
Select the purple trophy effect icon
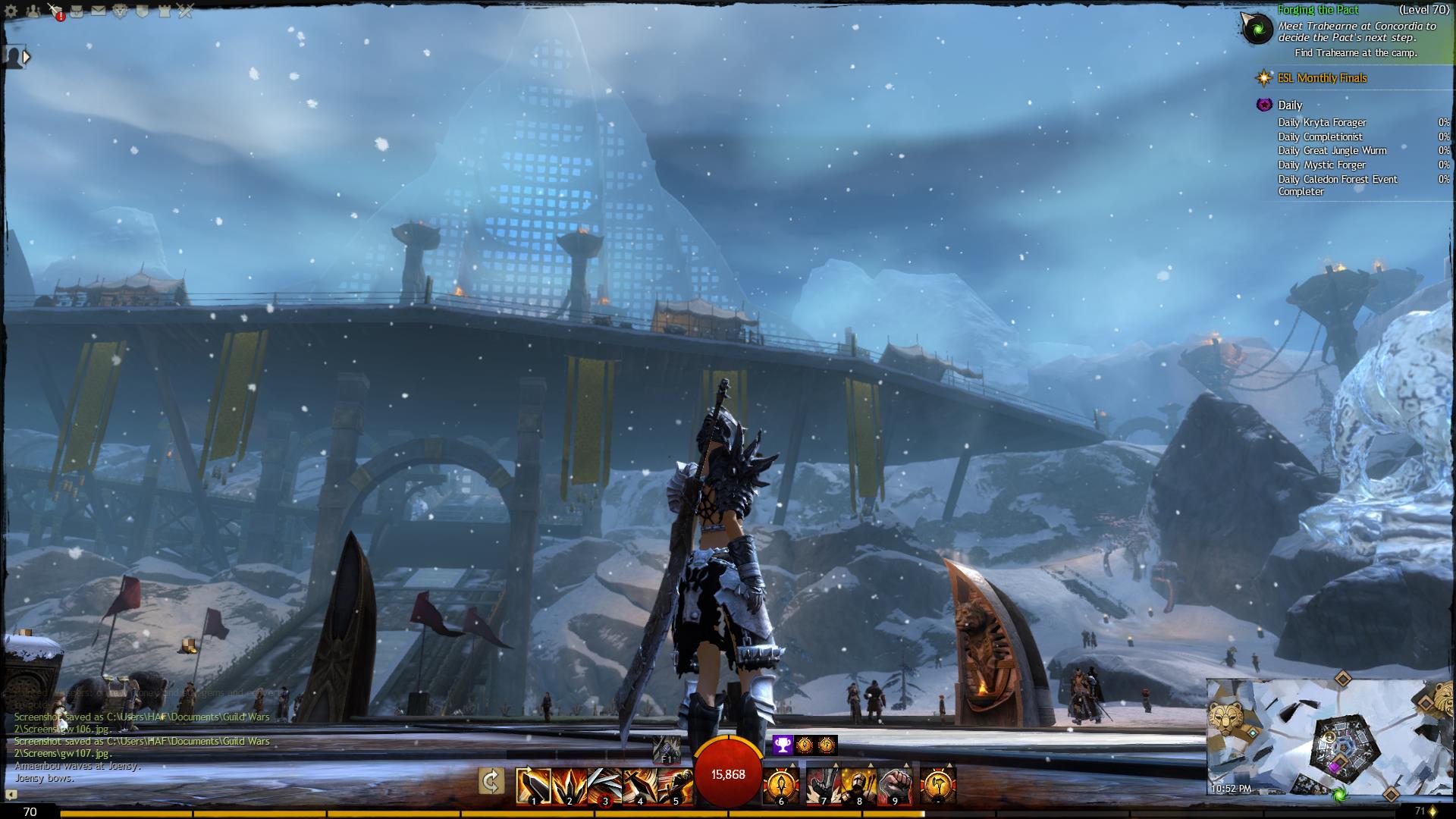tap(783, 745)
